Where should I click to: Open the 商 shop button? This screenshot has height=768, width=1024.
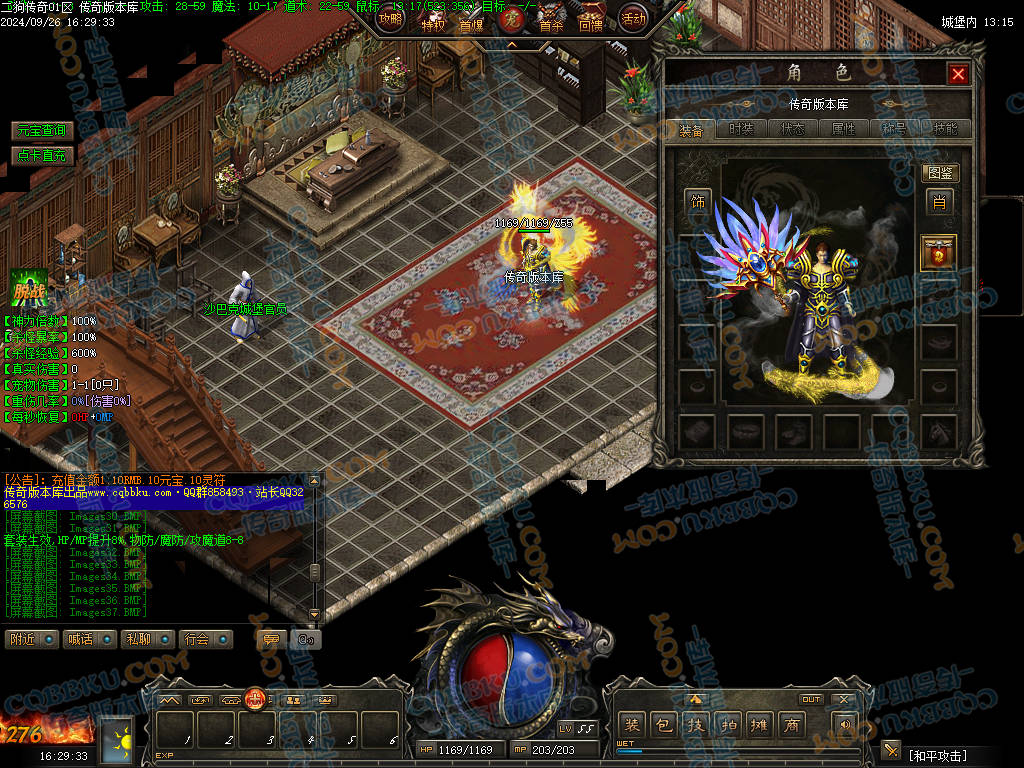(x=792, y=725)
